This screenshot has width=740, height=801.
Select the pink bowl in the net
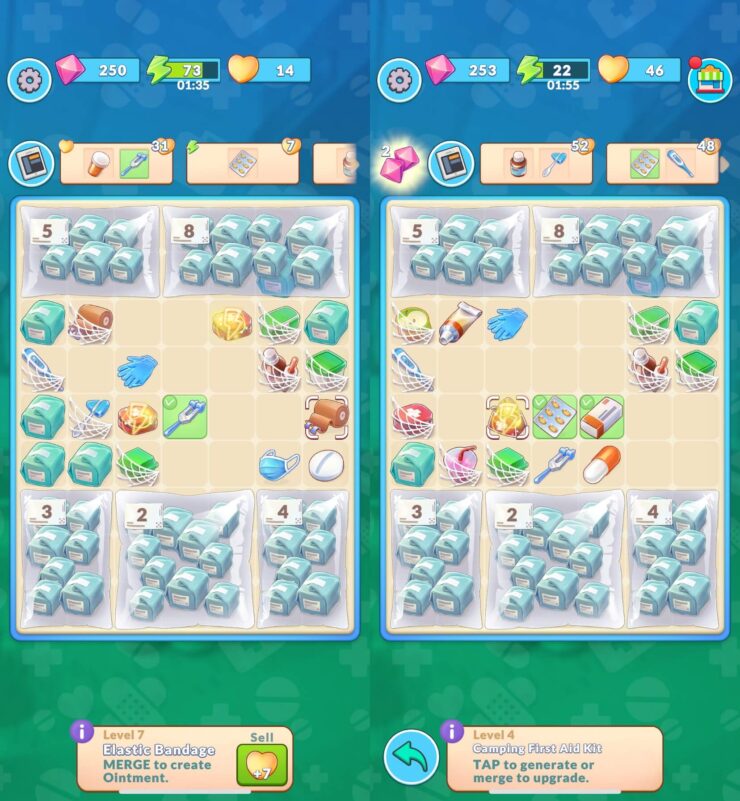(459, 465)
